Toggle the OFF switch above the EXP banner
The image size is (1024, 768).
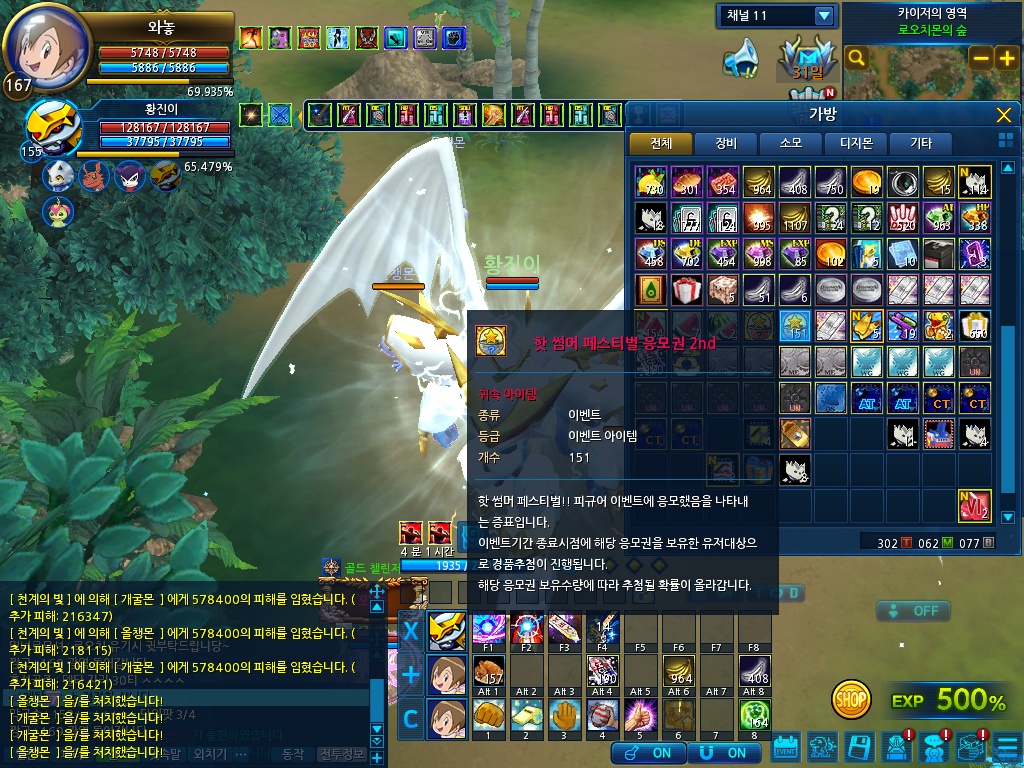coord(913,610)
